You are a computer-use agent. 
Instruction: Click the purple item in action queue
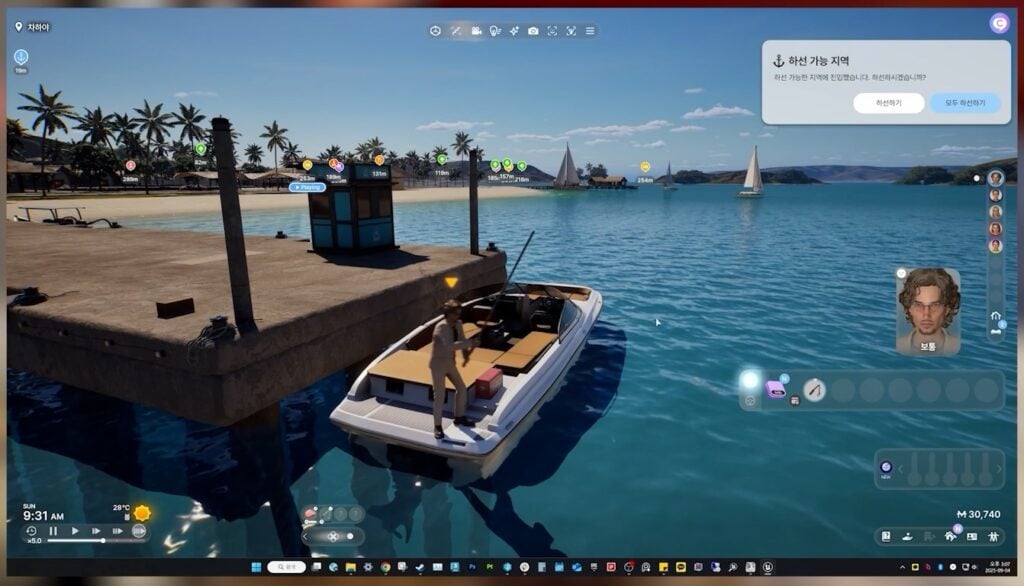click(775, 390)
